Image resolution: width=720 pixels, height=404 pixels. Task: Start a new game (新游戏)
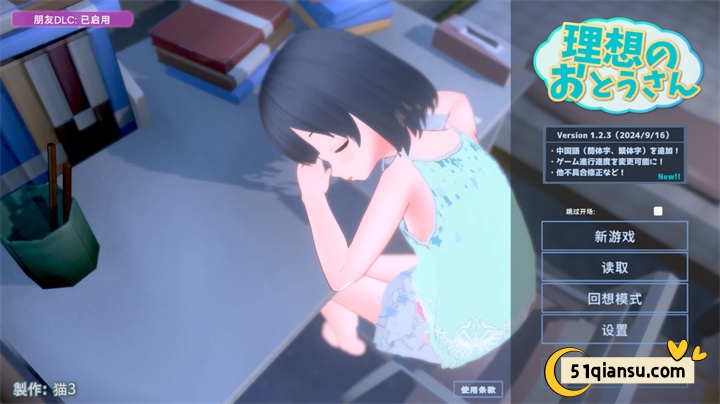point(615,237)
